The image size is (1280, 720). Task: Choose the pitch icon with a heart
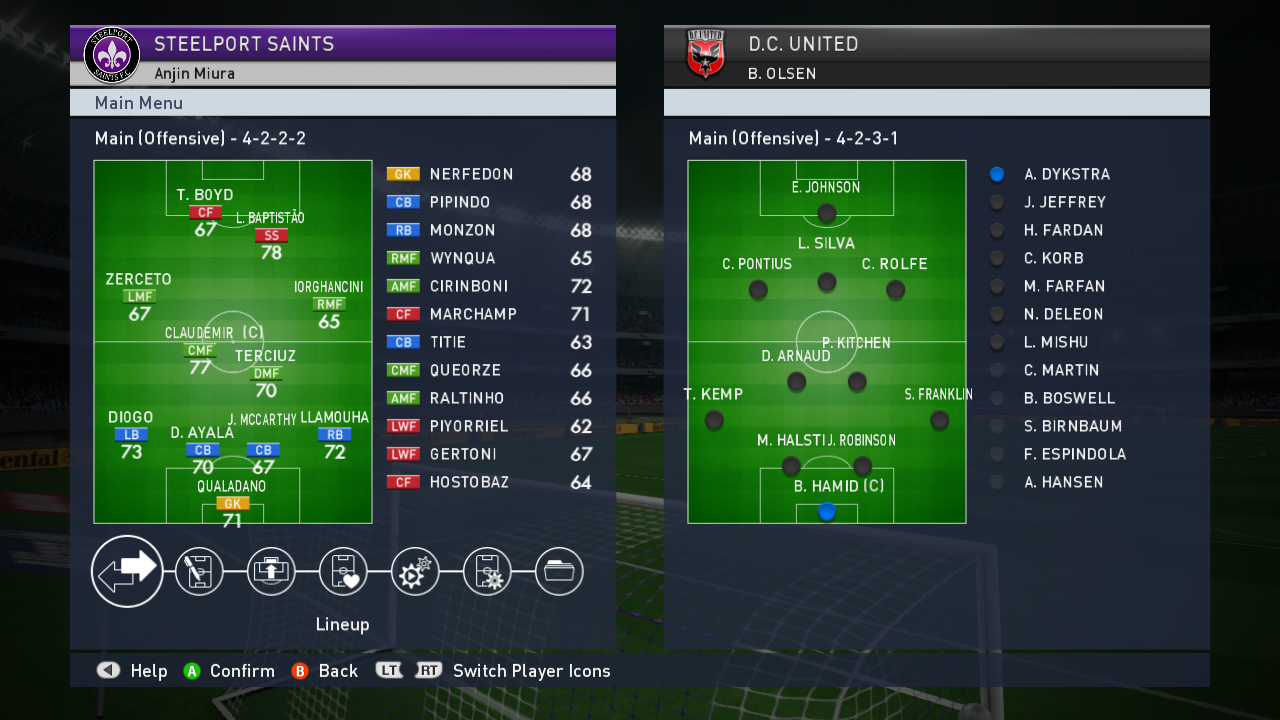(x=343, y=572)
